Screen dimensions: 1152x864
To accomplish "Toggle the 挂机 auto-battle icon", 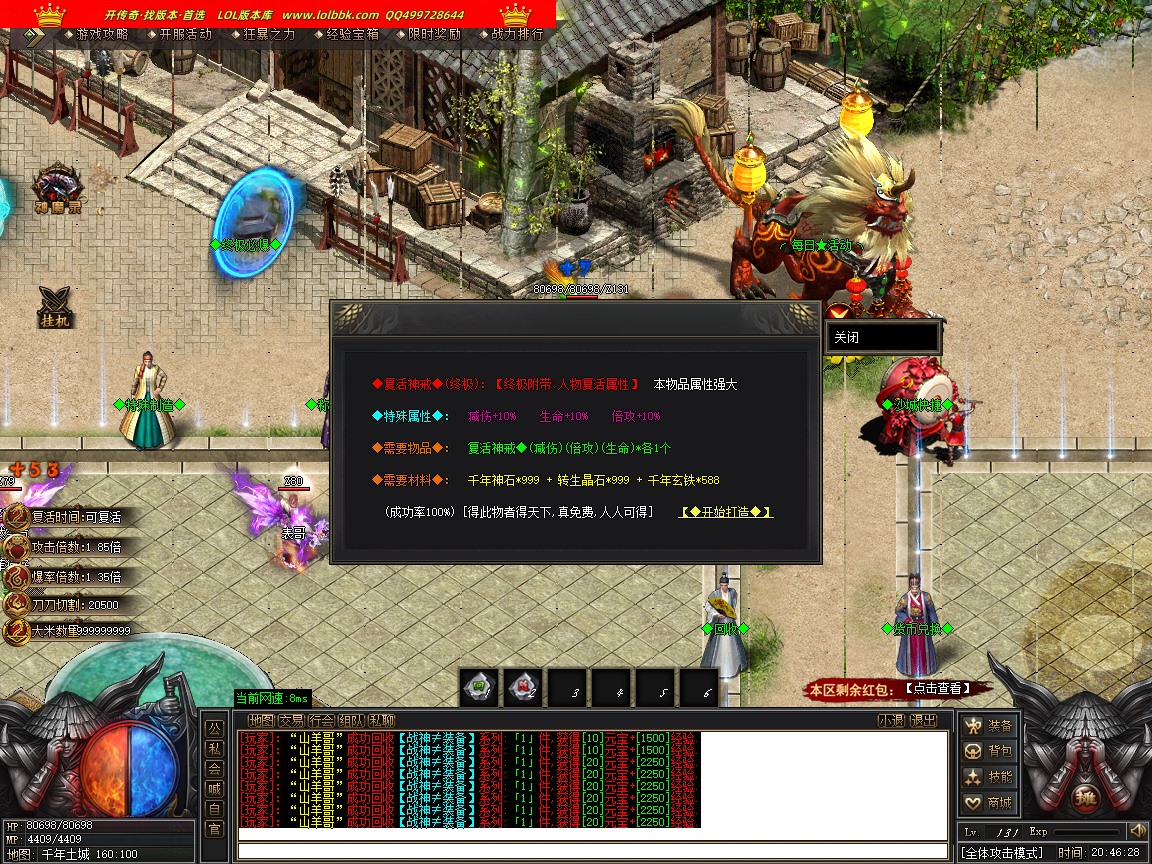I will point(56,307).
